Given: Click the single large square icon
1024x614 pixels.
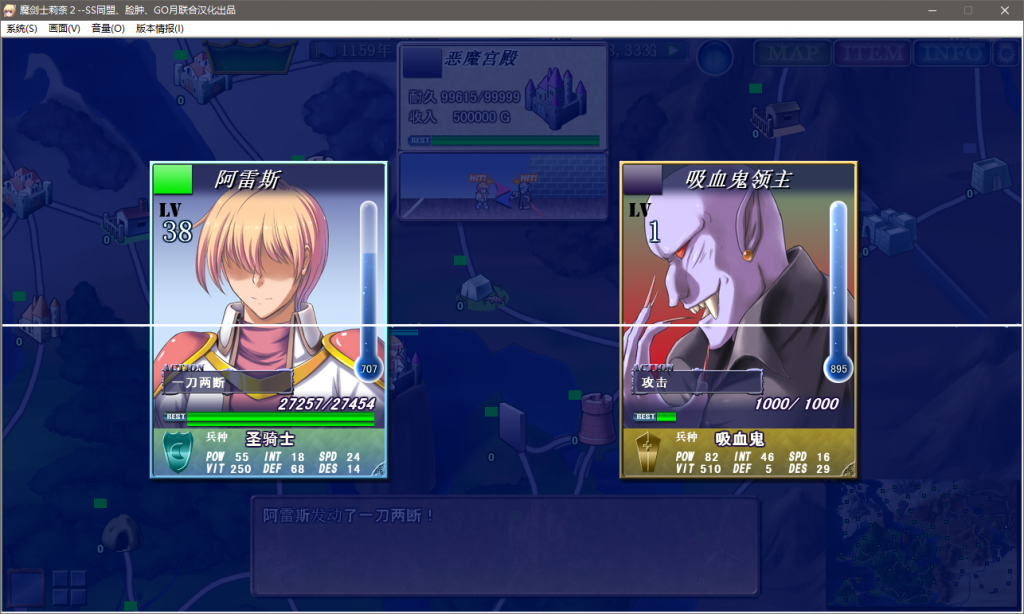Looking at the screenshot, I should click(x=26, y=587).
